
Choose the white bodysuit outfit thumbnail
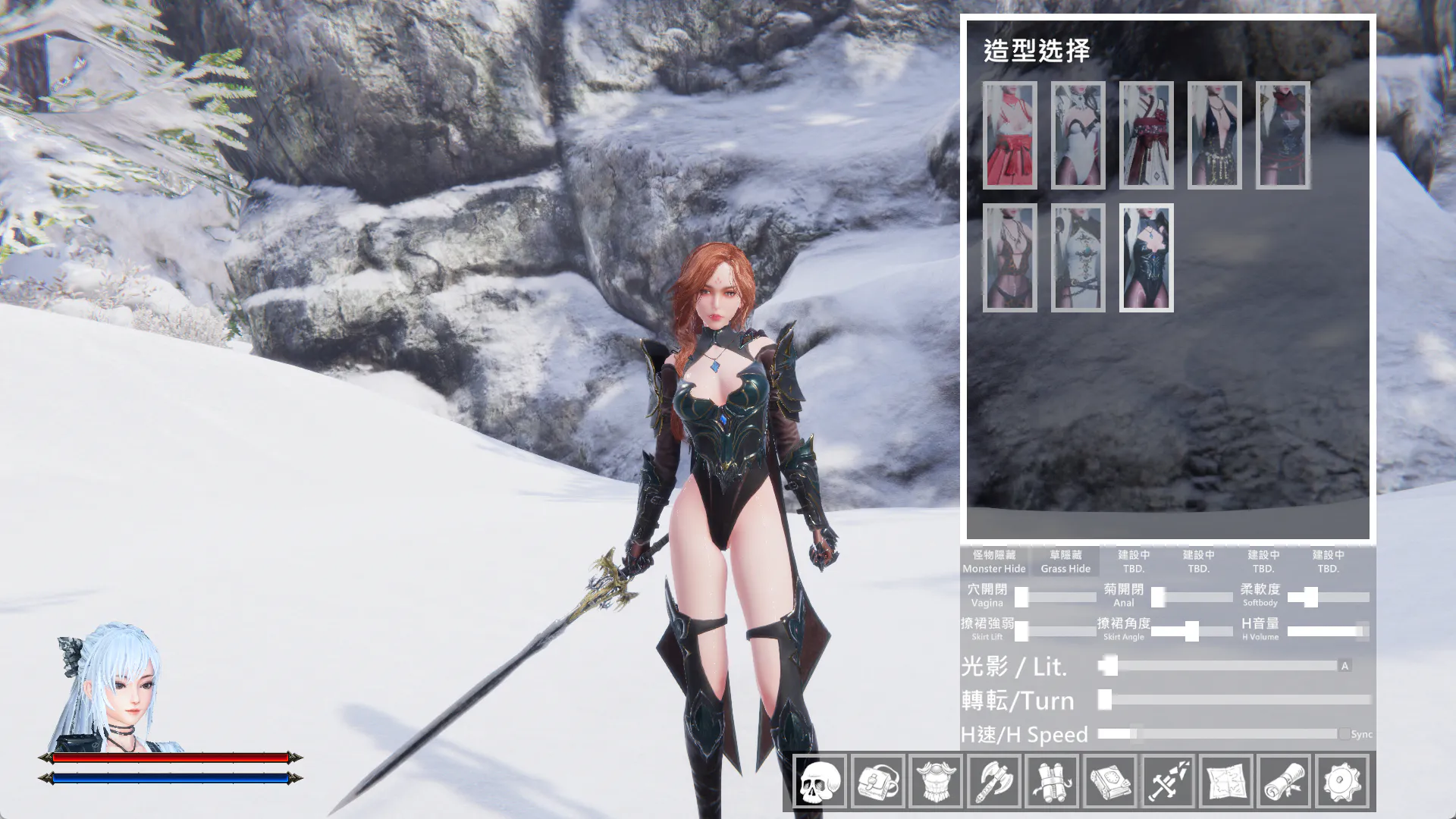tap(1078, 135)
